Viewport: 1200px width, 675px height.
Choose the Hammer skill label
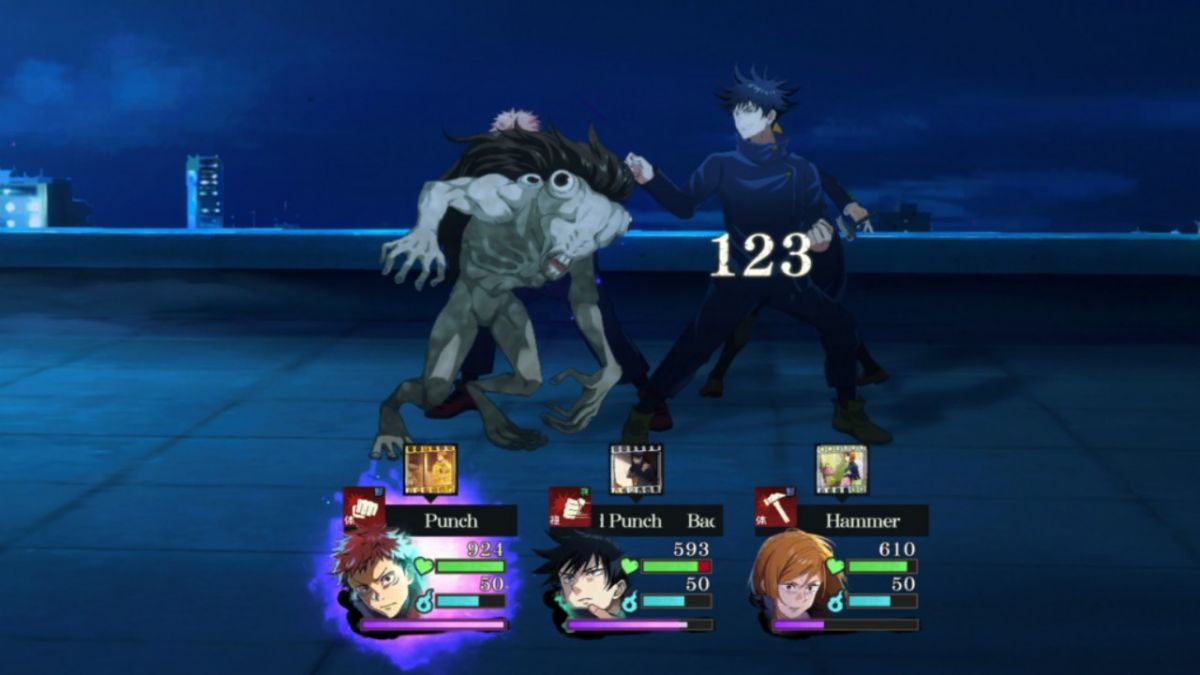click(x=862, y=520)
